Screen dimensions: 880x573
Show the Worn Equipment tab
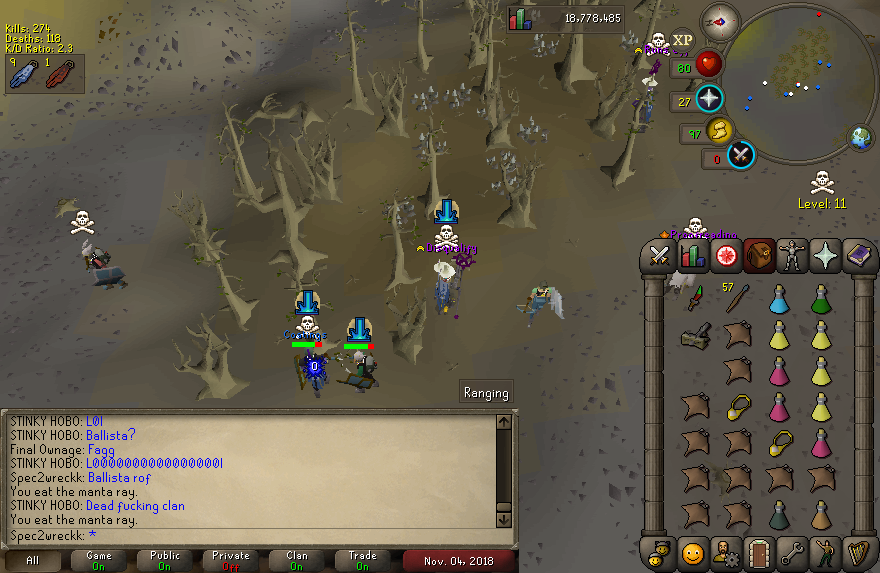(793, 255)
